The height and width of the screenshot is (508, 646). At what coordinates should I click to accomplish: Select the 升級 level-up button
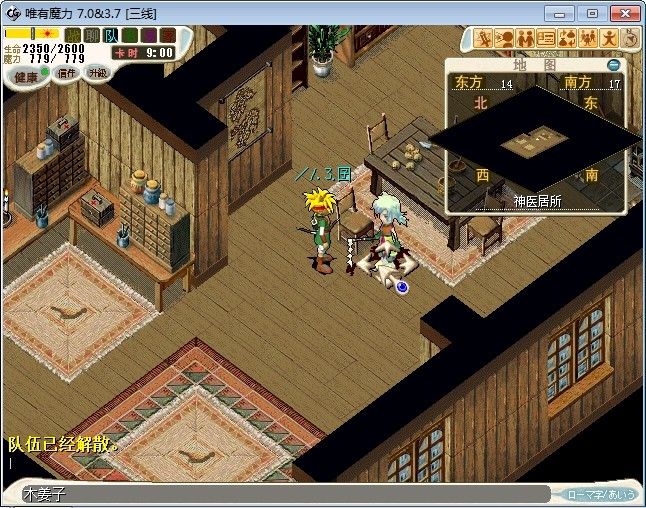96,73
